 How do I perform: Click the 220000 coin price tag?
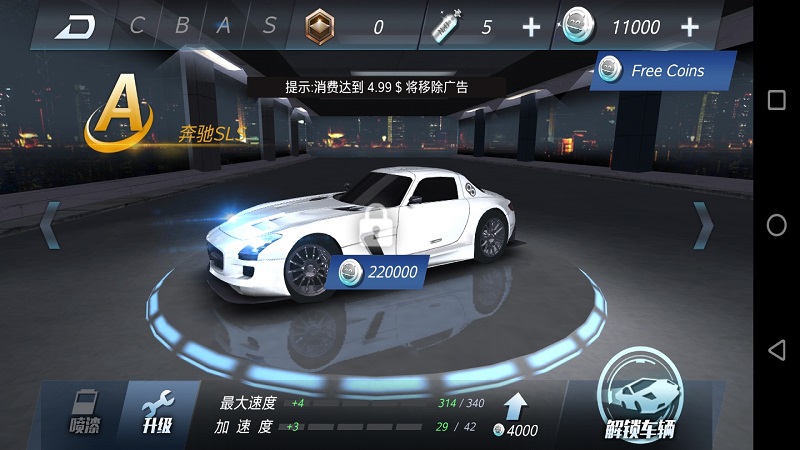[x=377, y=270]
